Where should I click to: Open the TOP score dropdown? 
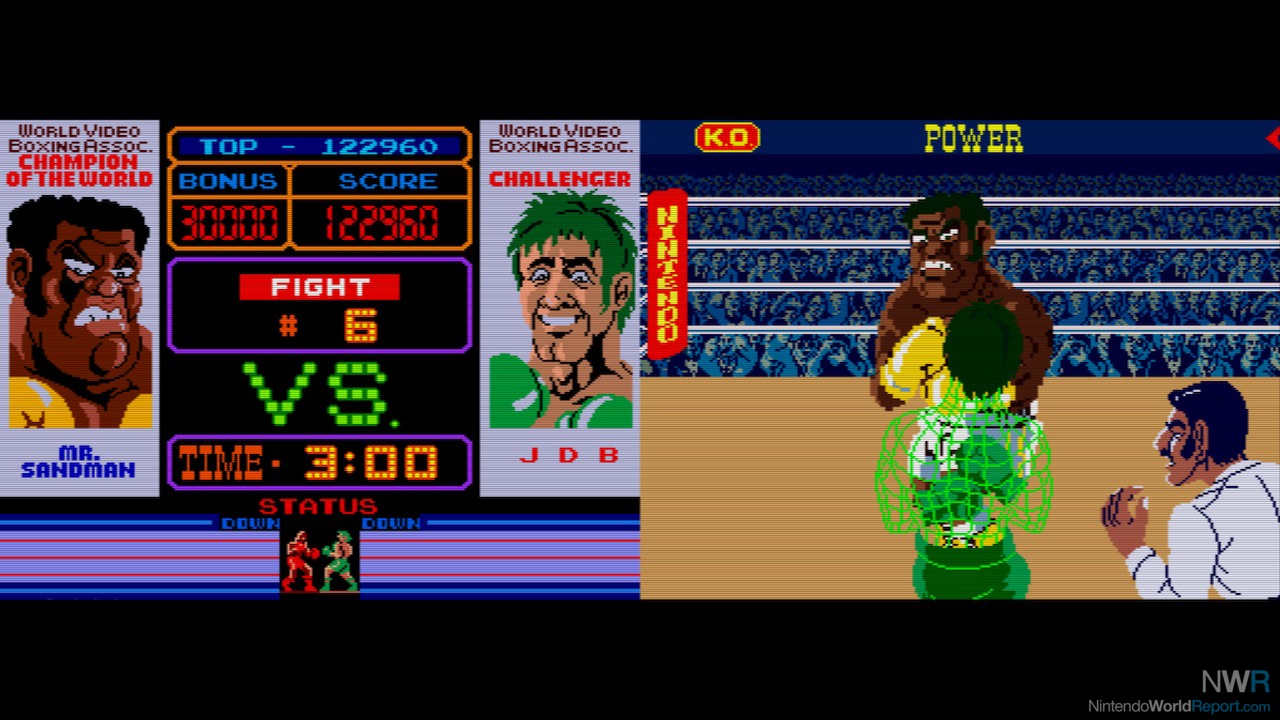pos(318,146)
